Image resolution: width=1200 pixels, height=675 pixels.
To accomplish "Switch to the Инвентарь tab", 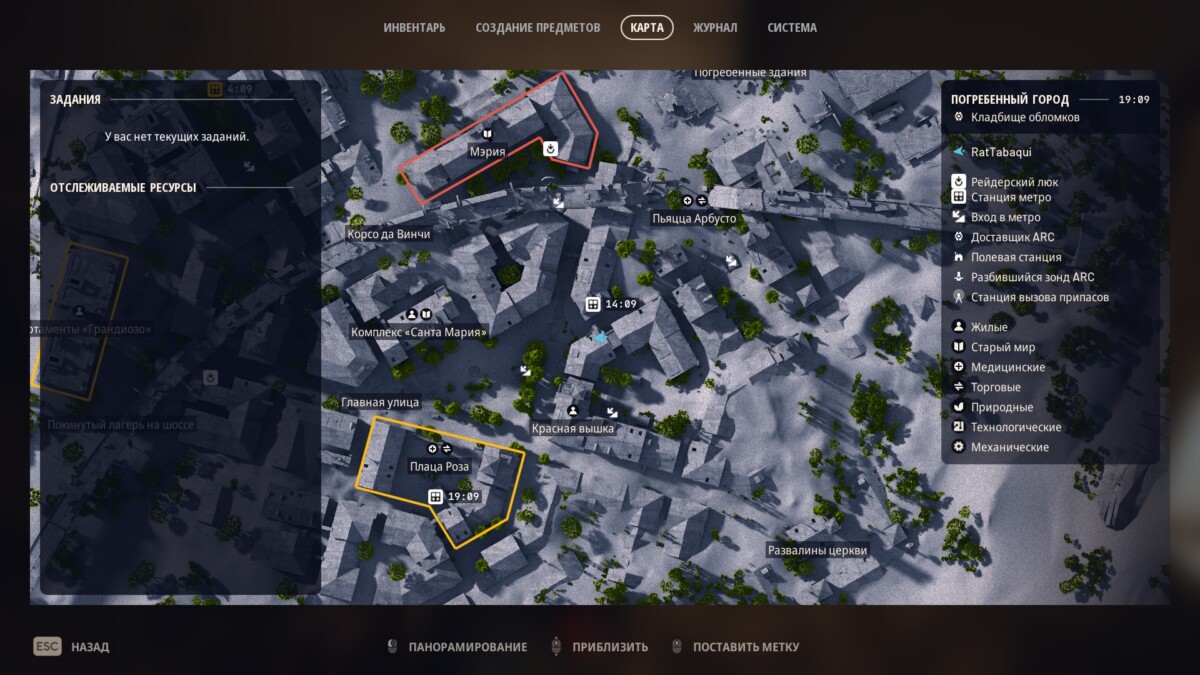I will [x=414, y=28].
